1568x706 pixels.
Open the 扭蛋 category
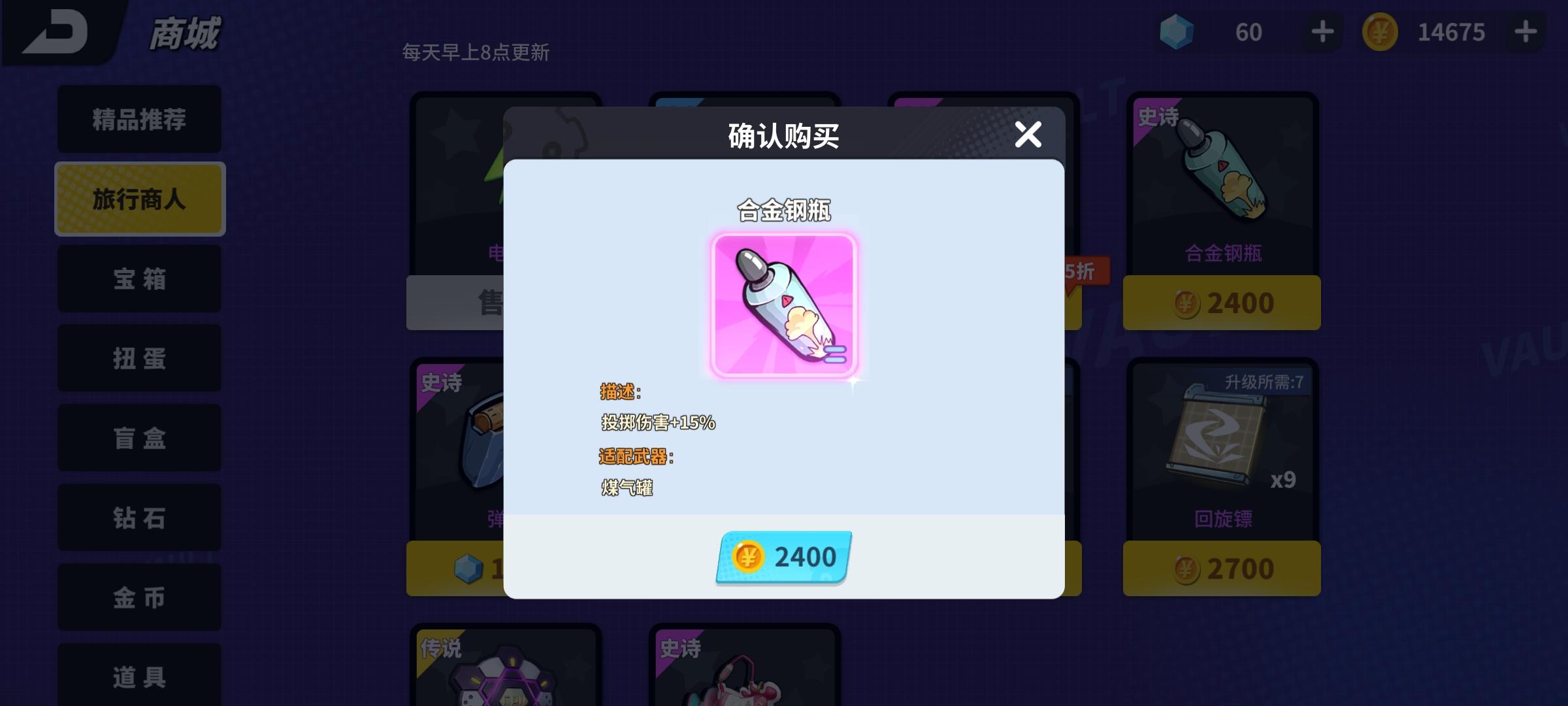[139, 358]
